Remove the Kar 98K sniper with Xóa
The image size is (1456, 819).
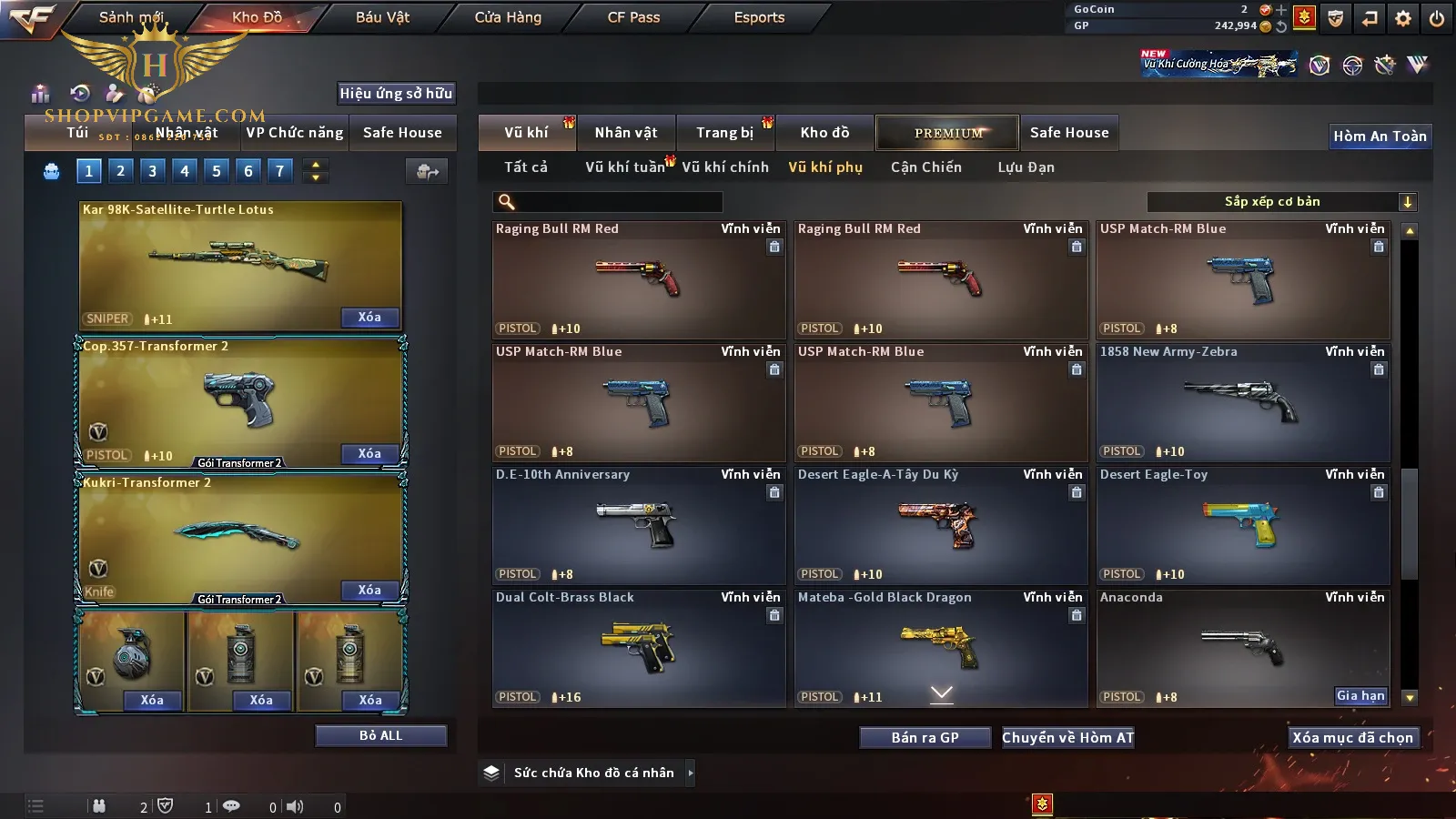tap(369, 318)
